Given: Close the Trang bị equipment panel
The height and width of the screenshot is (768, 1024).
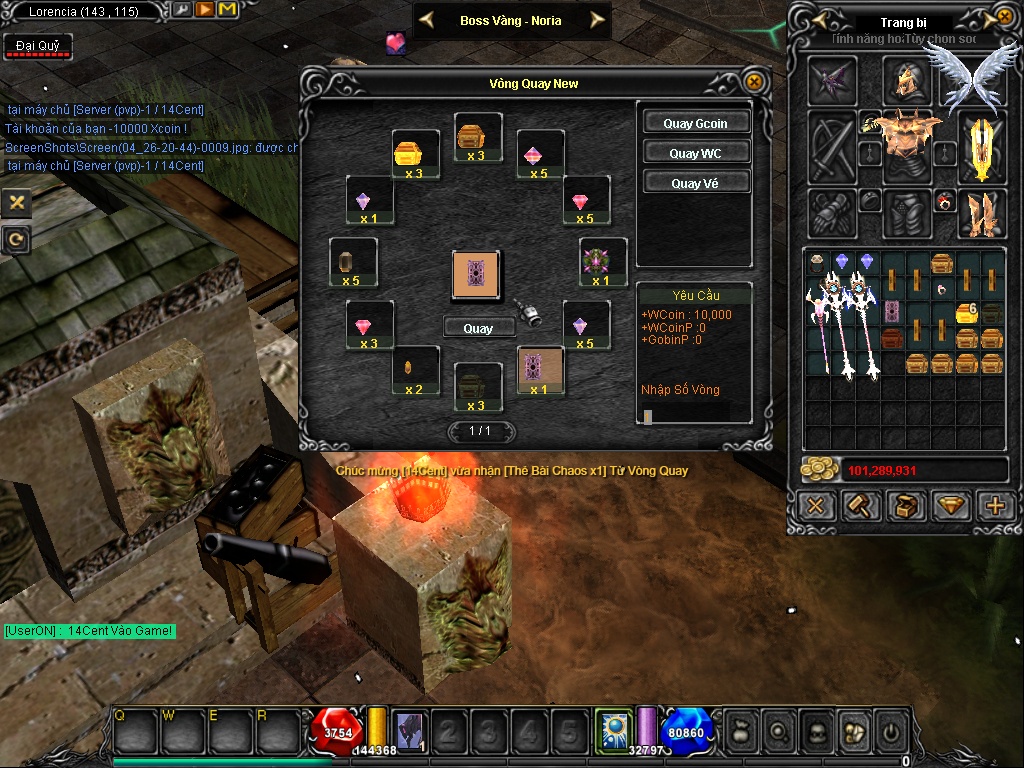Looking at the screenshot, I should [x=1004, y=17].
